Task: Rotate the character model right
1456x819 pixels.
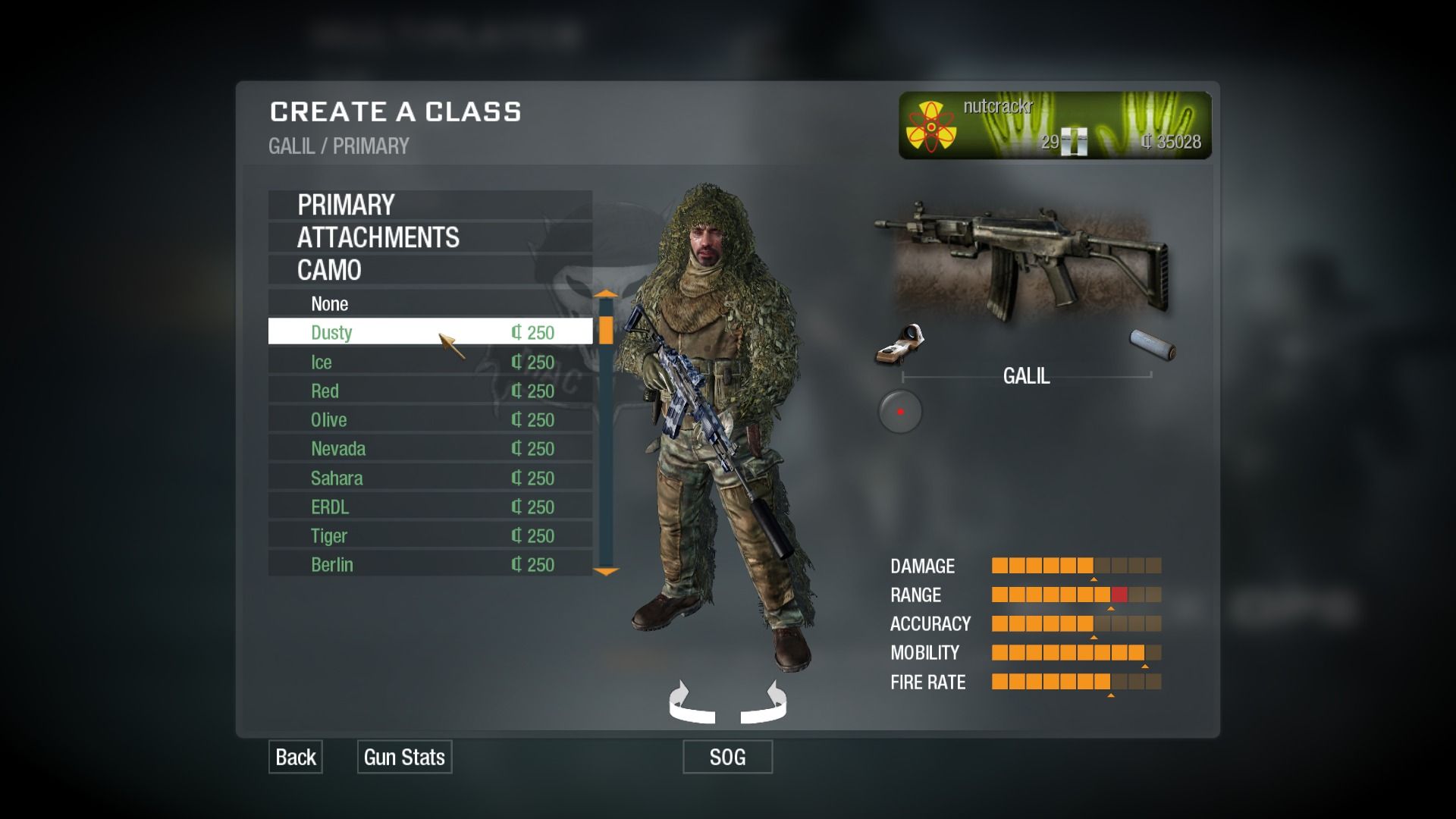Action: pyautogui.click(x=766, y=703)
